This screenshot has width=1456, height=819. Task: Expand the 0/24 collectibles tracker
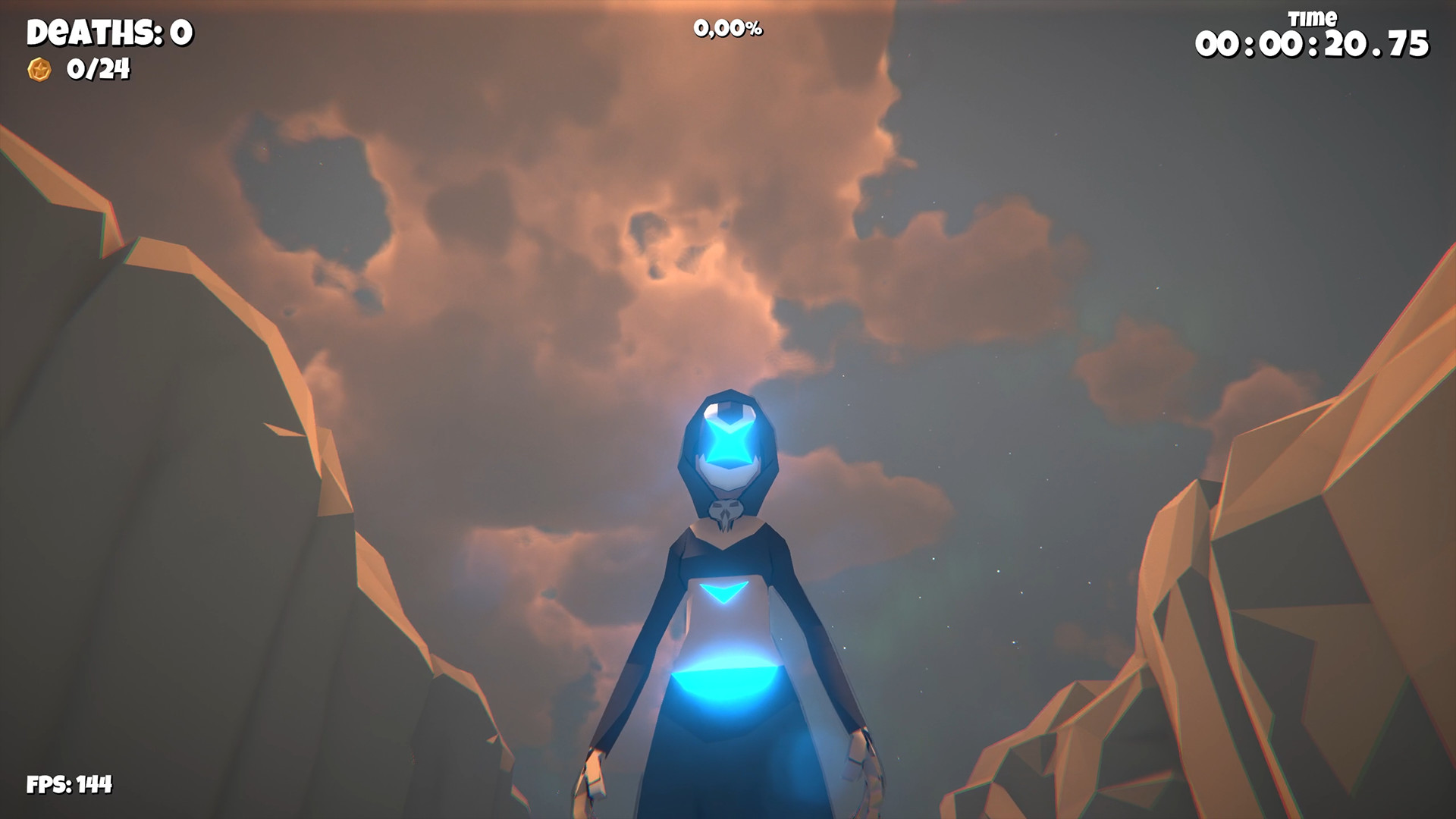coord(99,71)
